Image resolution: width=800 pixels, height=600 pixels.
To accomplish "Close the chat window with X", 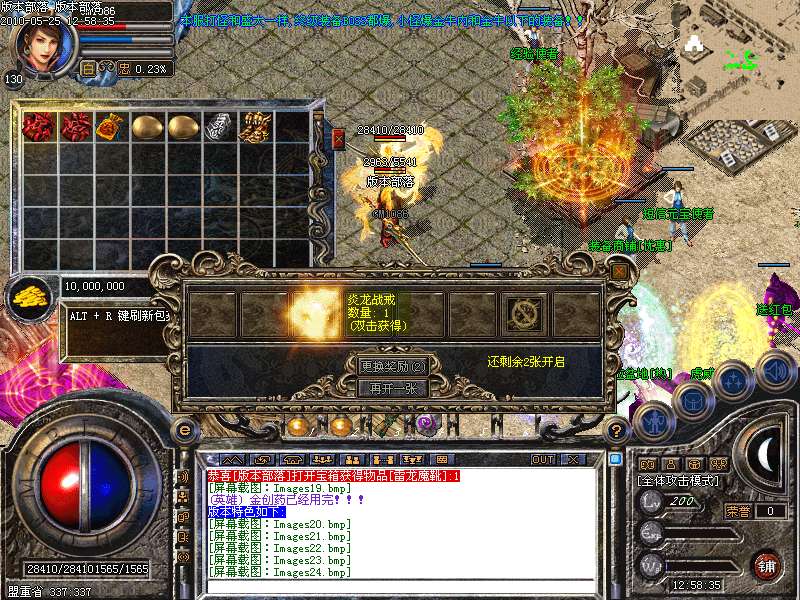I will click(574, 459).
